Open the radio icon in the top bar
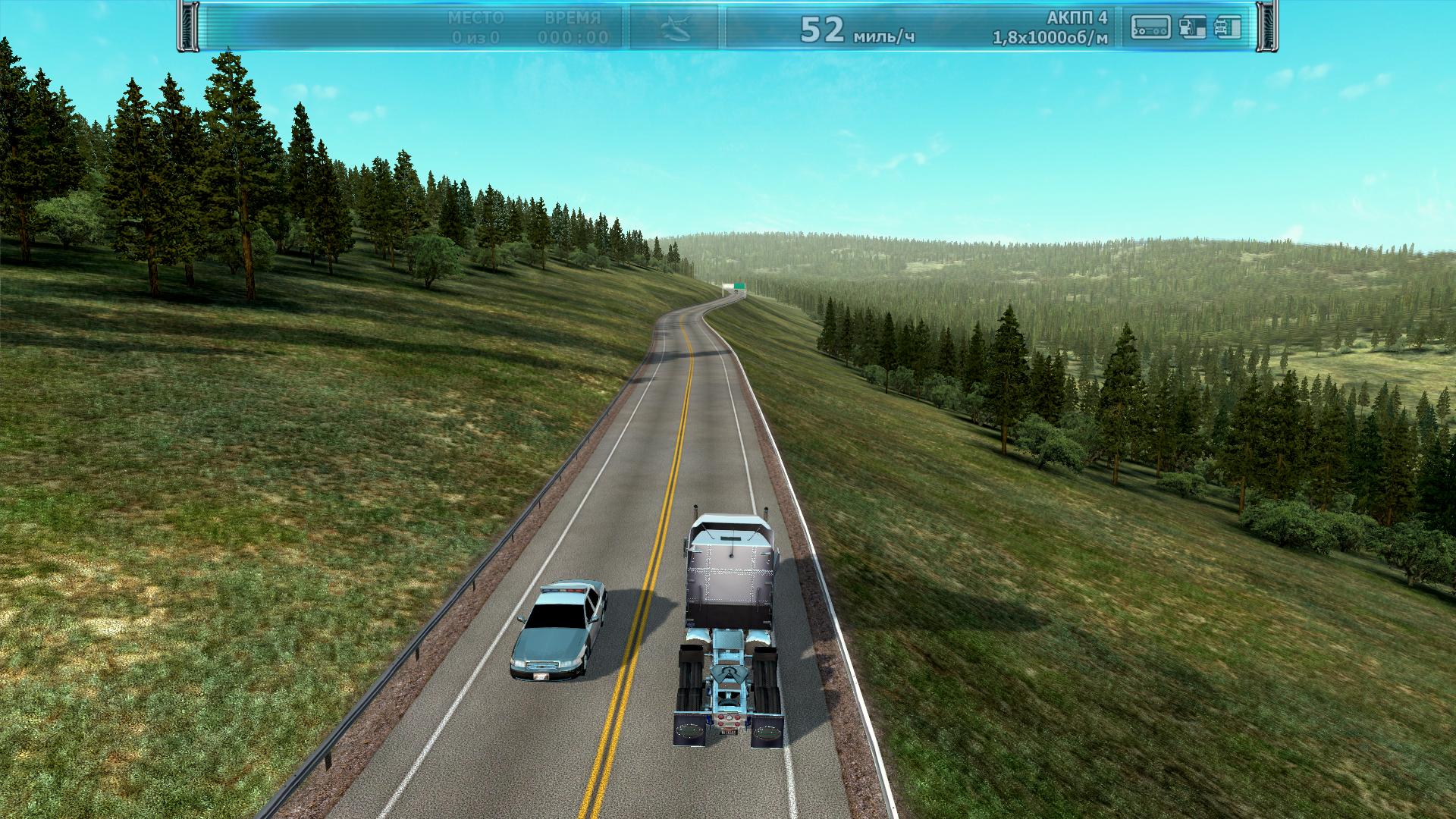The image size is (1456, 819). 1150,28
